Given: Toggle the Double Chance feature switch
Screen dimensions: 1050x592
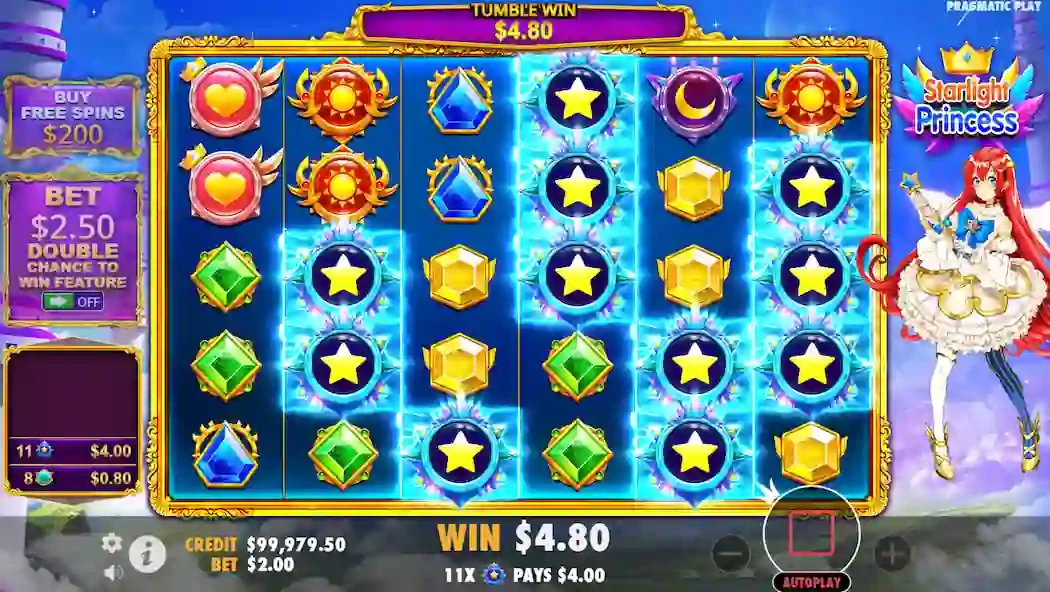Looking at the screenshot, I should [x=73, y=301].
